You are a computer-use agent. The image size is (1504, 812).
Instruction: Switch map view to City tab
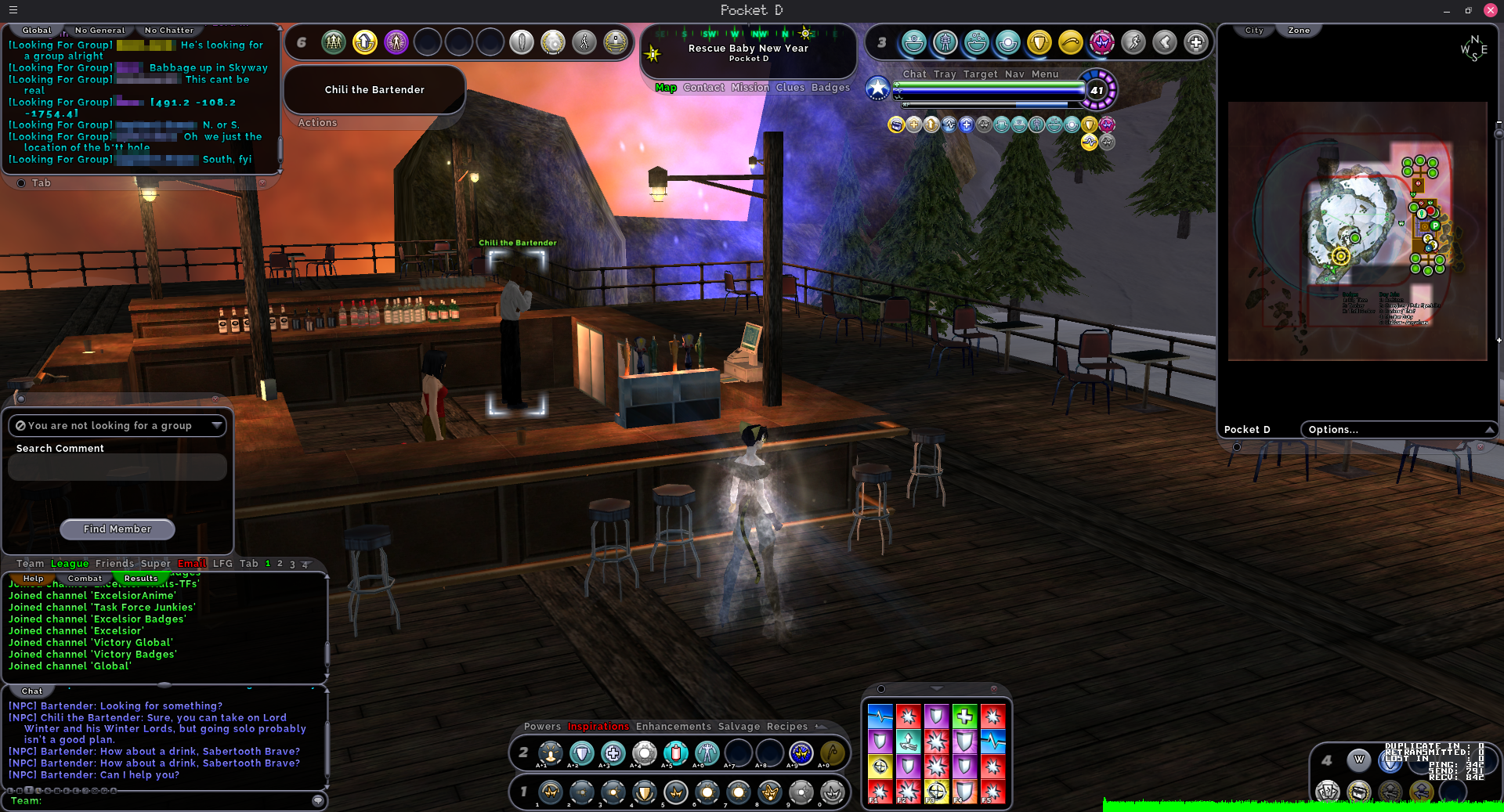(x=1254, y=31)
